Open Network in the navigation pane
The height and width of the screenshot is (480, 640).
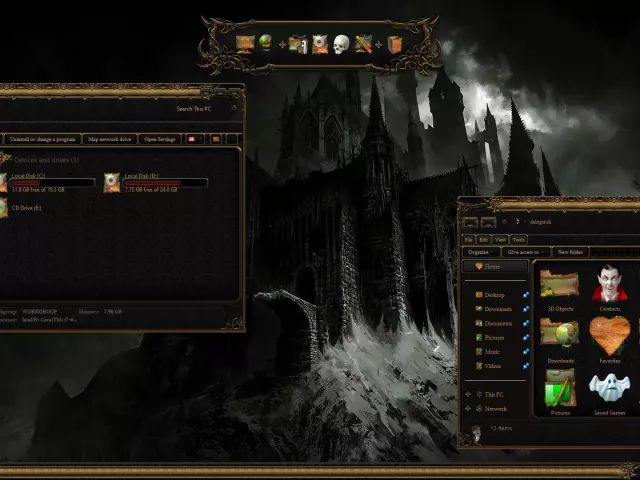496,408
